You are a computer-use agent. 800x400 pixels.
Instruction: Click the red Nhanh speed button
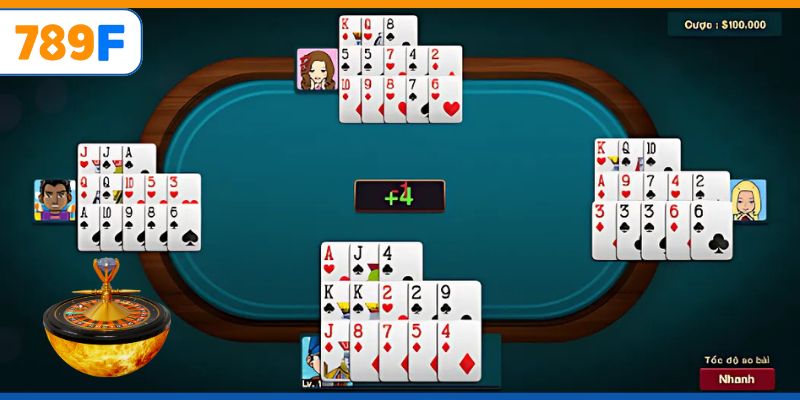(x=737, y=379)
